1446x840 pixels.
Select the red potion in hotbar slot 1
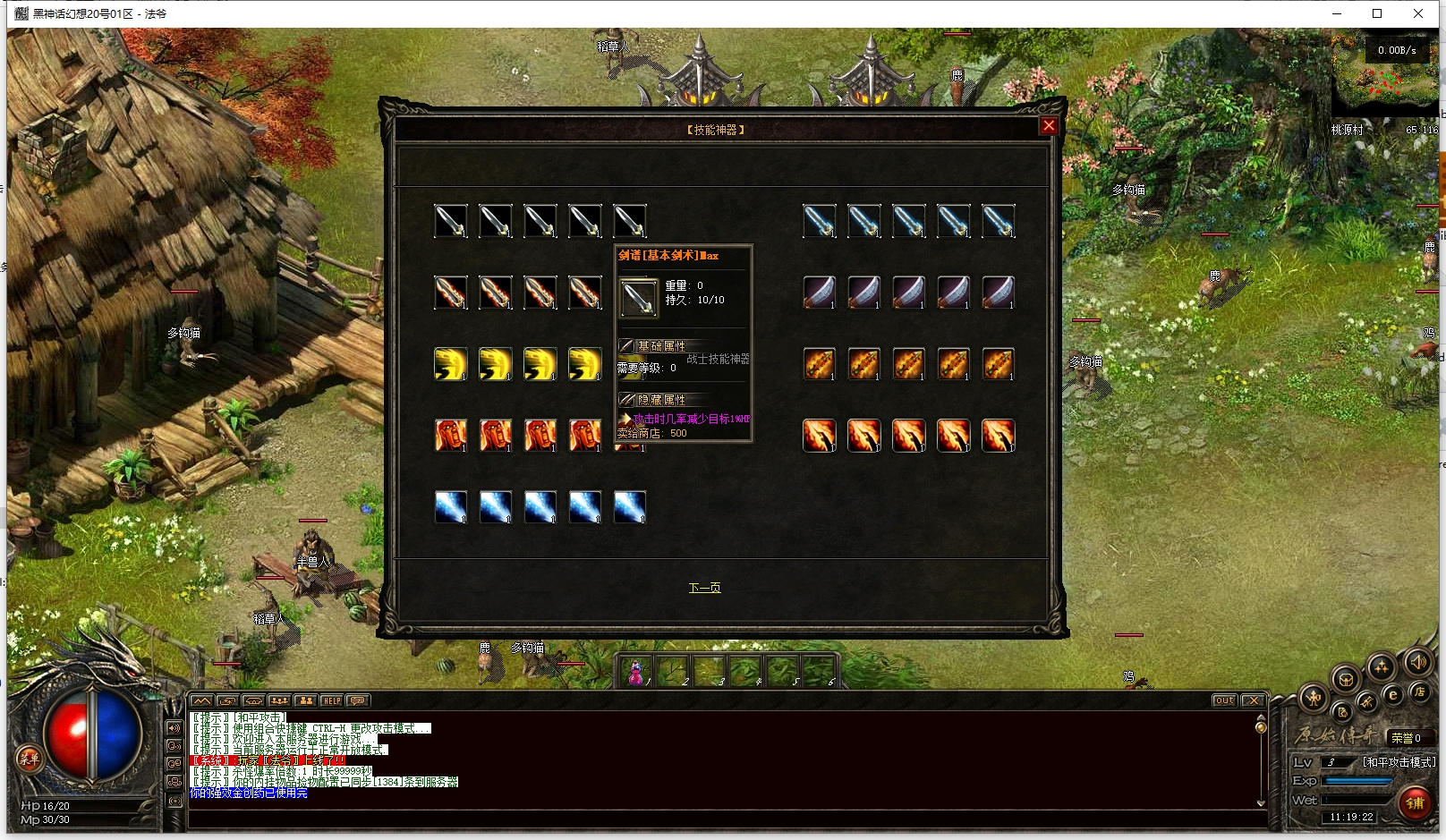(636, 672)
